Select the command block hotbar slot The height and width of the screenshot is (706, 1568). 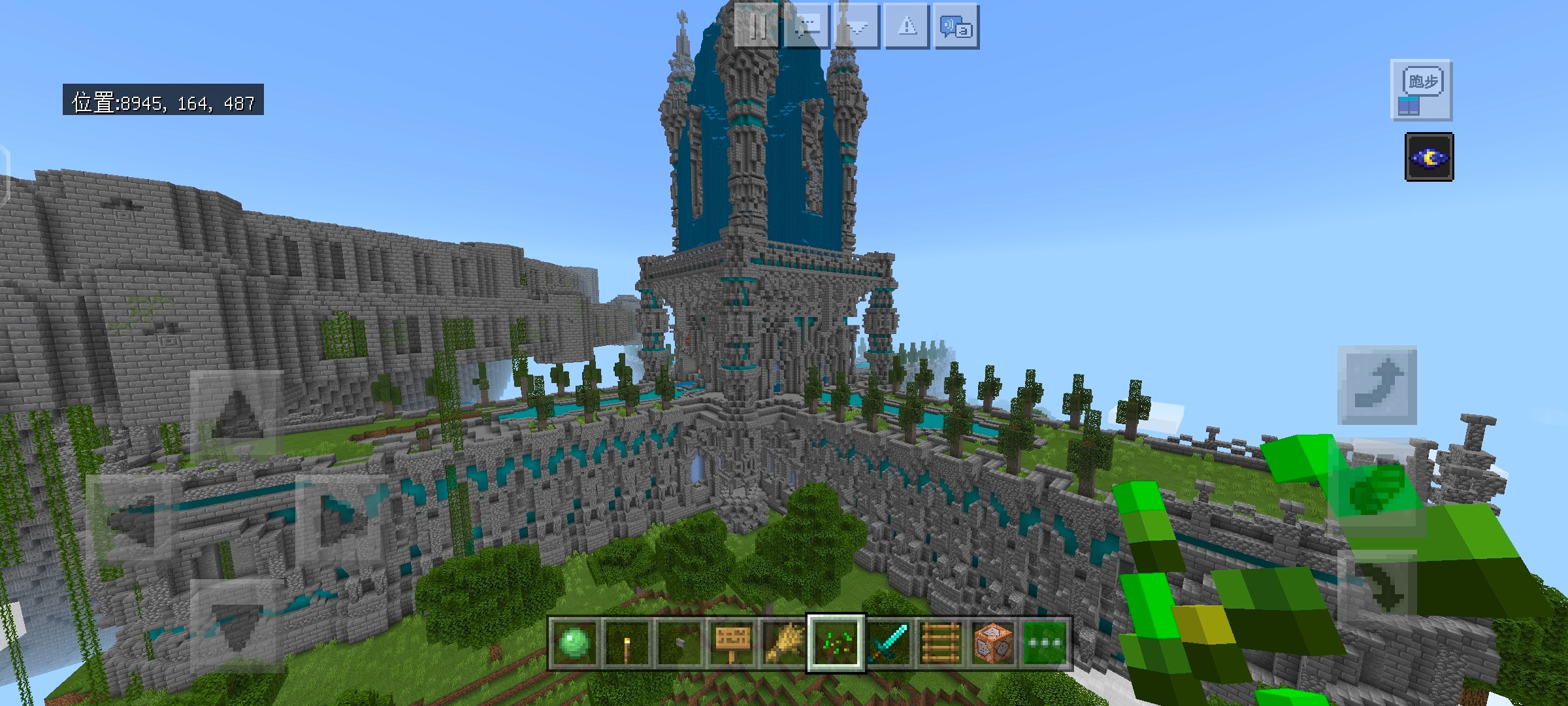pos(993,643)
